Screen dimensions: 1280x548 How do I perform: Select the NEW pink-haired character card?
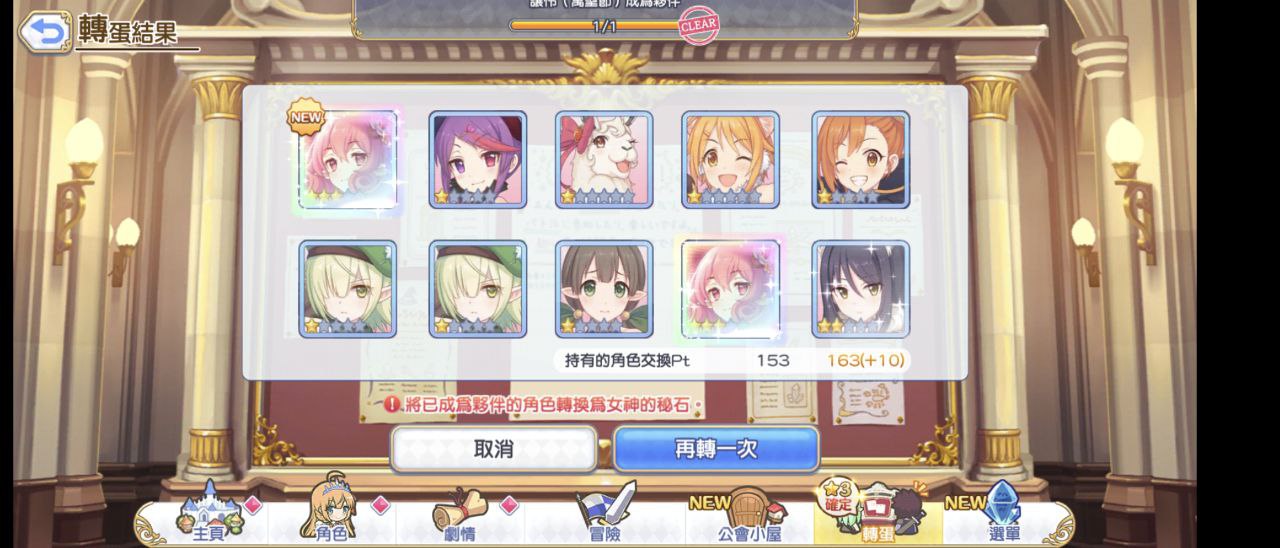348,160
